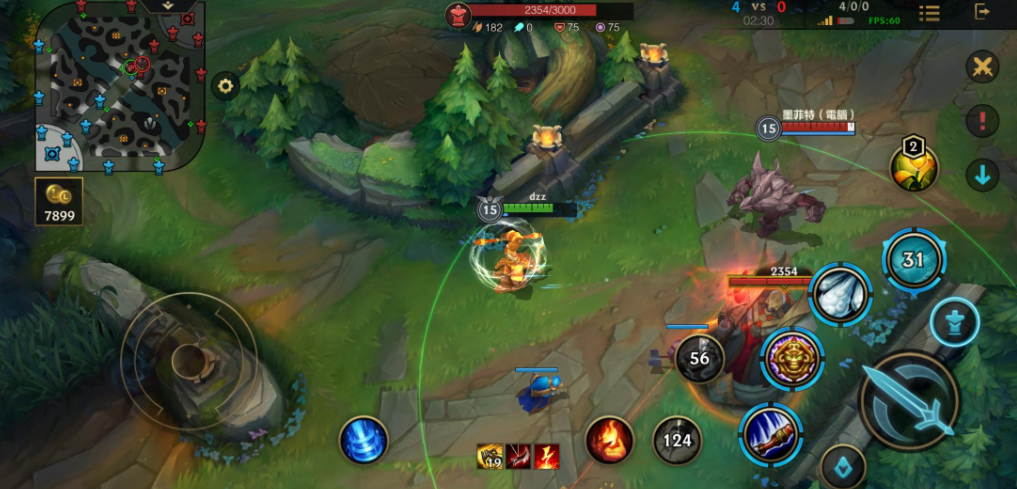The image size is (1017, 489).
Task: Select the ability showing 31 cooldown
Action: click(913, 260)
